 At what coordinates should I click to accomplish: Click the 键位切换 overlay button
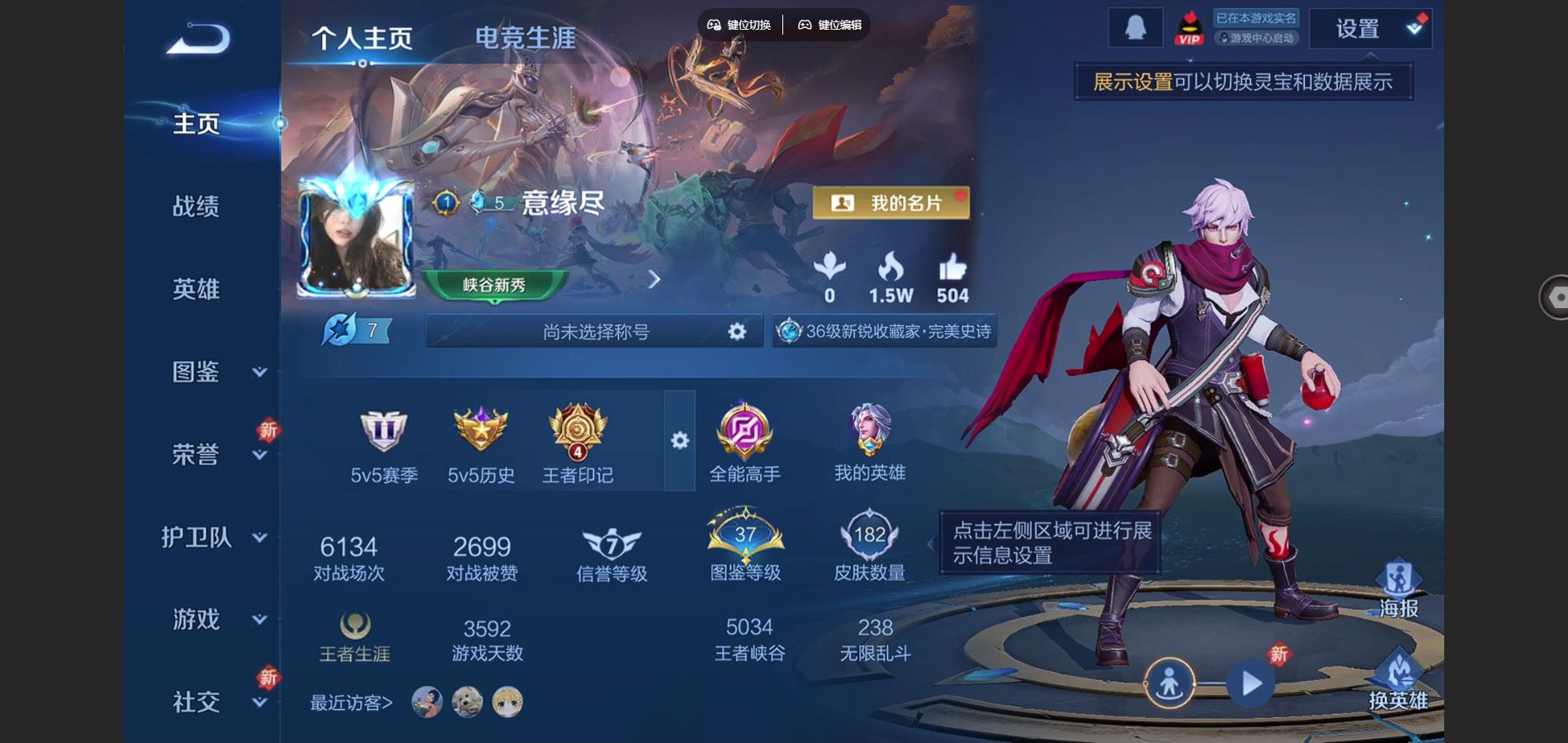pyautogui.click(x=739, y=25)
